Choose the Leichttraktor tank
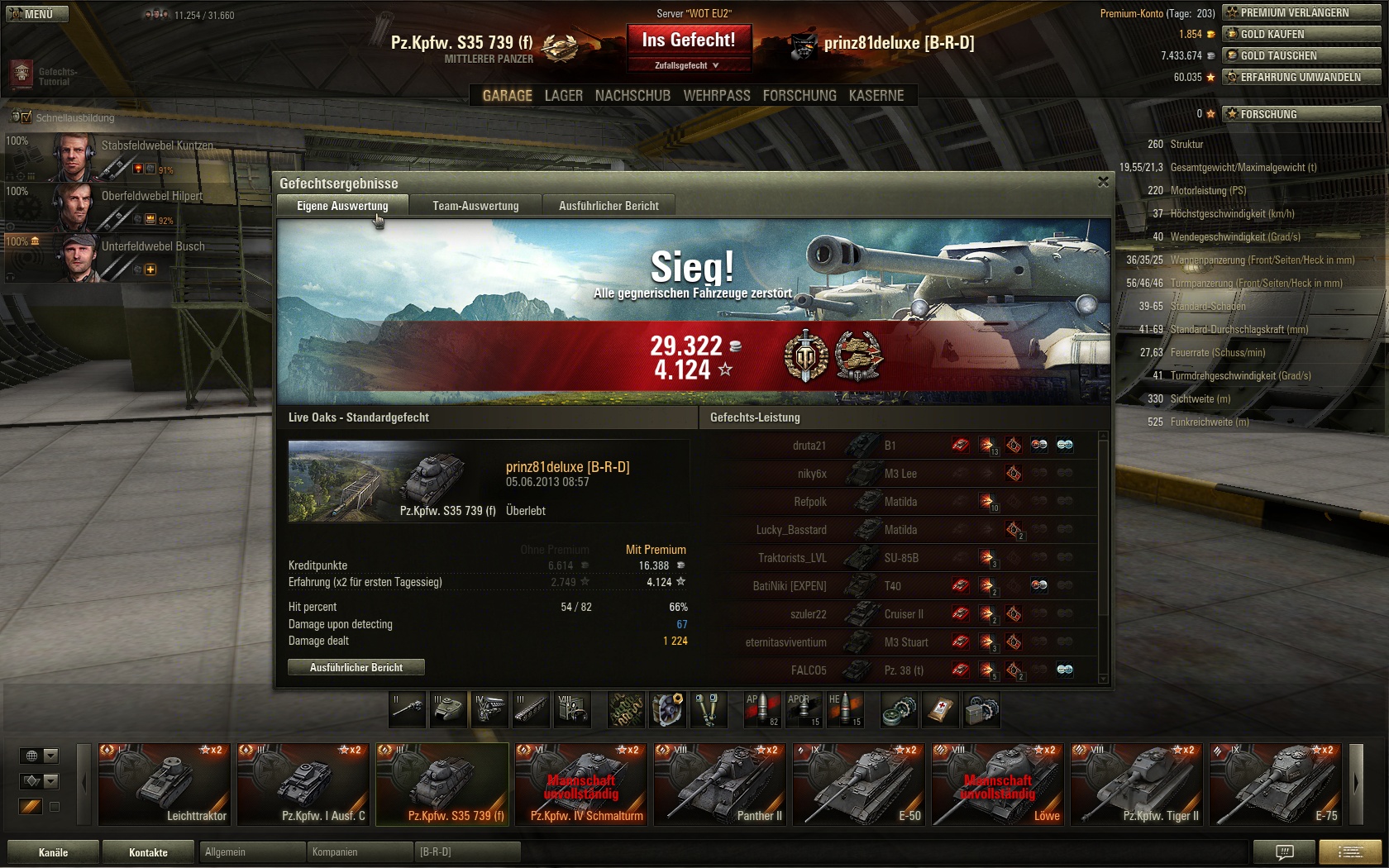Image resolution: width=1389 pixels, height=868 pixels. tap(164, 784)
